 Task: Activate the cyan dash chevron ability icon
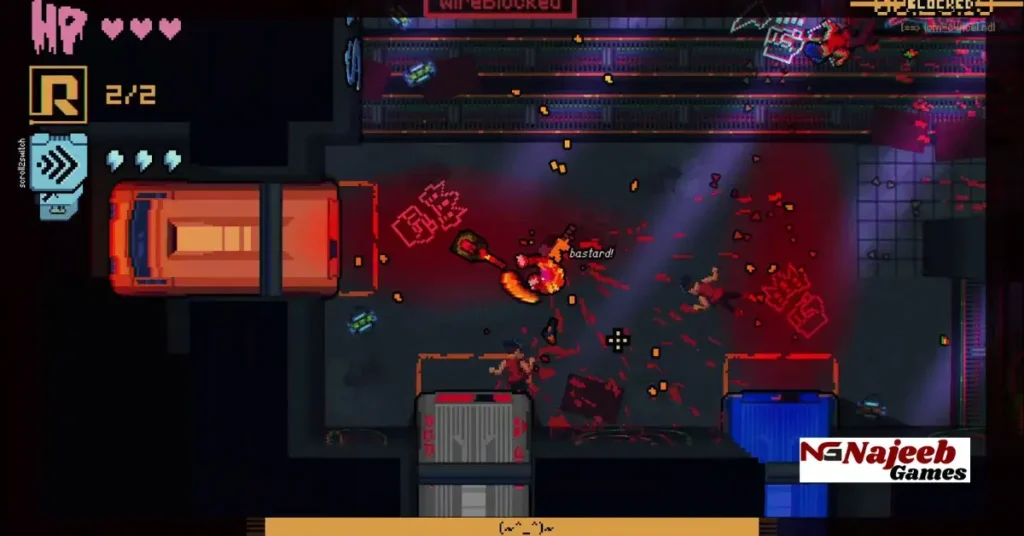(x=58, y=164)
